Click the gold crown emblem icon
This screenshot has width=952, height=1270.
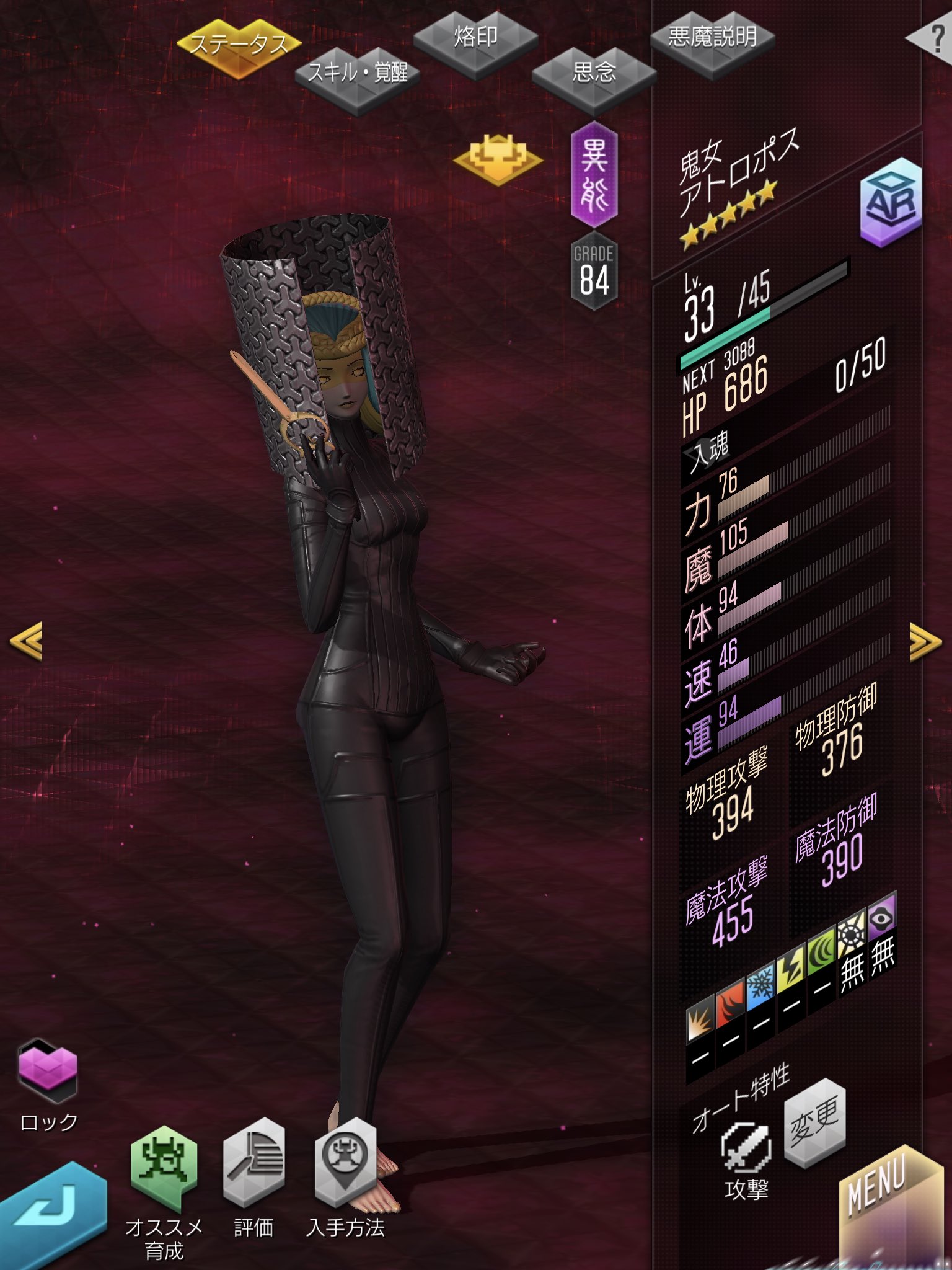498,159
